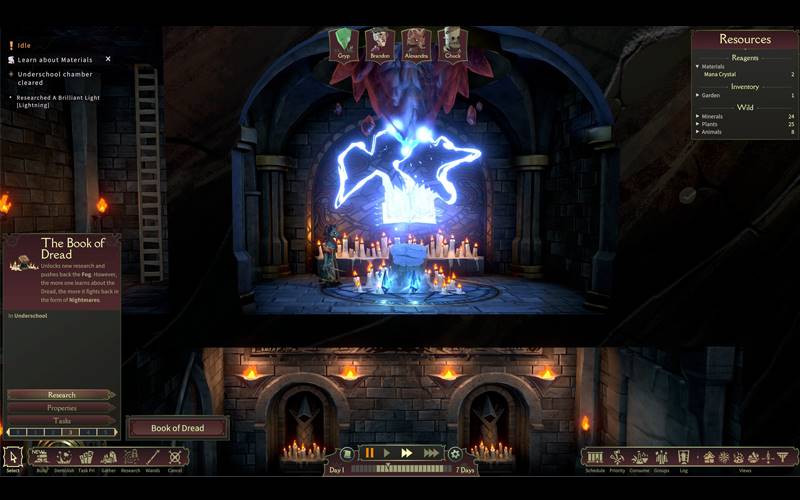Image resolution: width=800 pixels, height=500 pixels.
Task: Click the Cancel tool icon
Action: pyautogui.click(x=175, y=458)
